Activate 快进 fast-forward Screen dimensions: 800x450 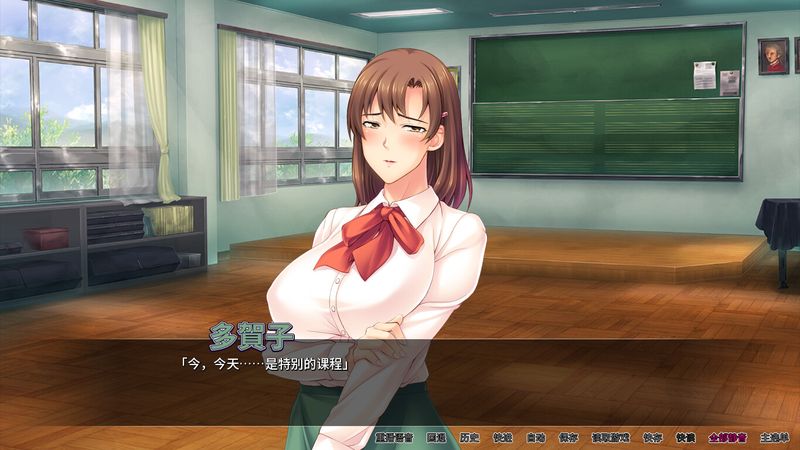coord(502,437)
